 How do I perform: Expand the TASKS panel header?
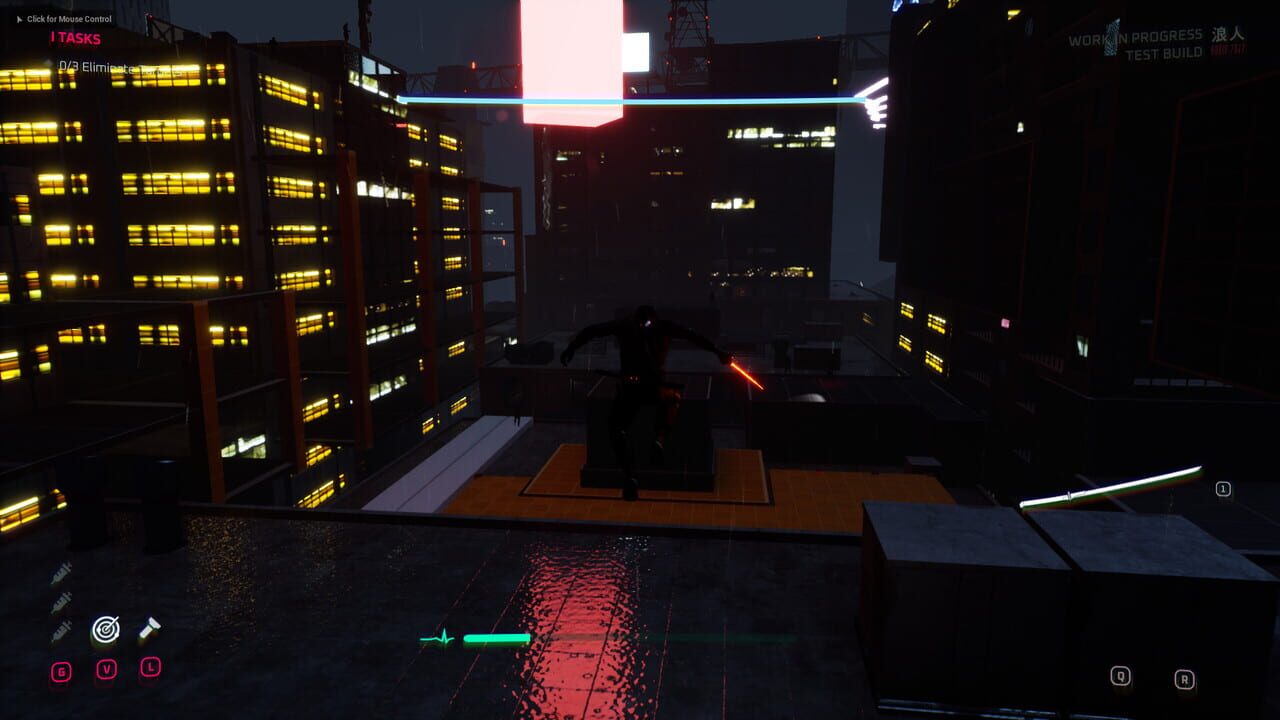click(x=77, y=38)
